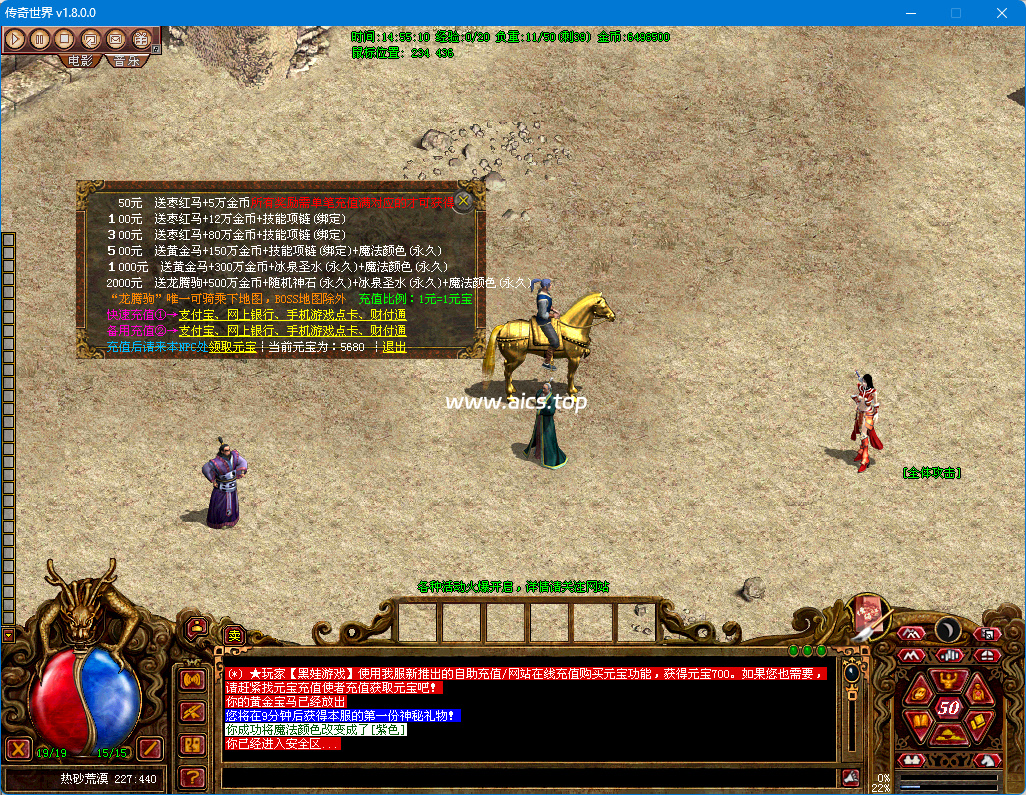Stop the media playback
1026x795 pixels.
pyautogui.click(x=65, y=39)
